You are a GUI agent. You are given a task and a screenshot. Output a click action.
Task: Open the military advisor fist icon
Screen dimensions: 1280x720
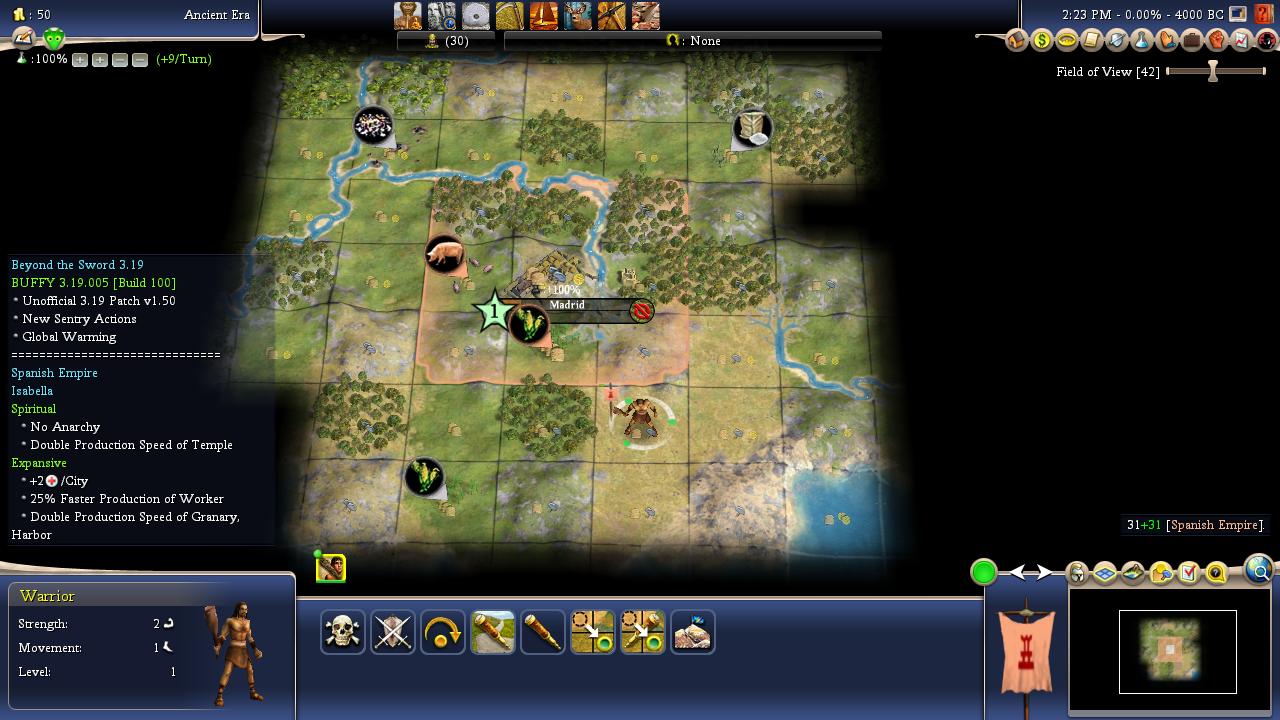[1216, 41]
